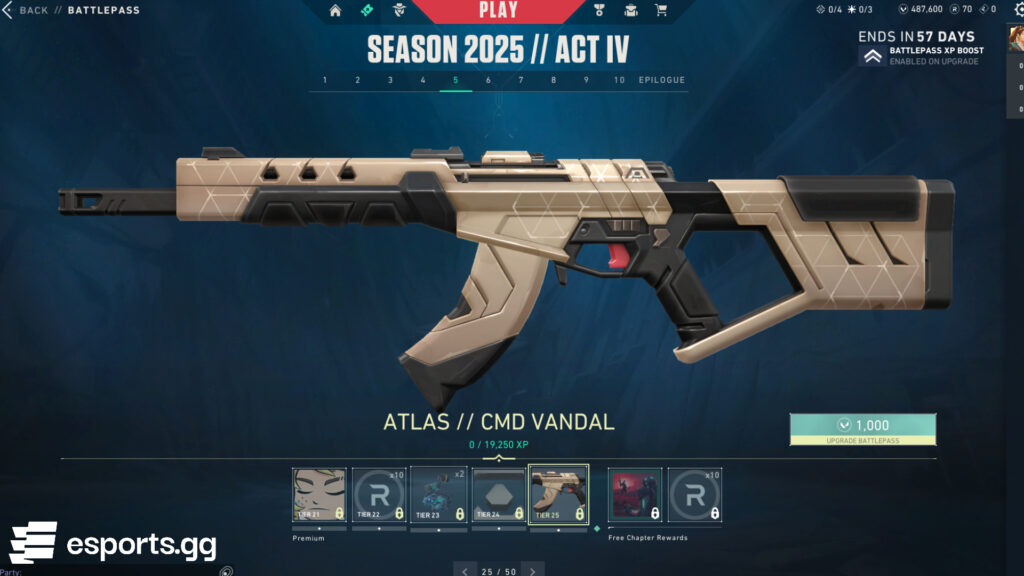Screen dimensions: 1024x576
Task: Select the Tier 21 spray reward
Action: 320,495
